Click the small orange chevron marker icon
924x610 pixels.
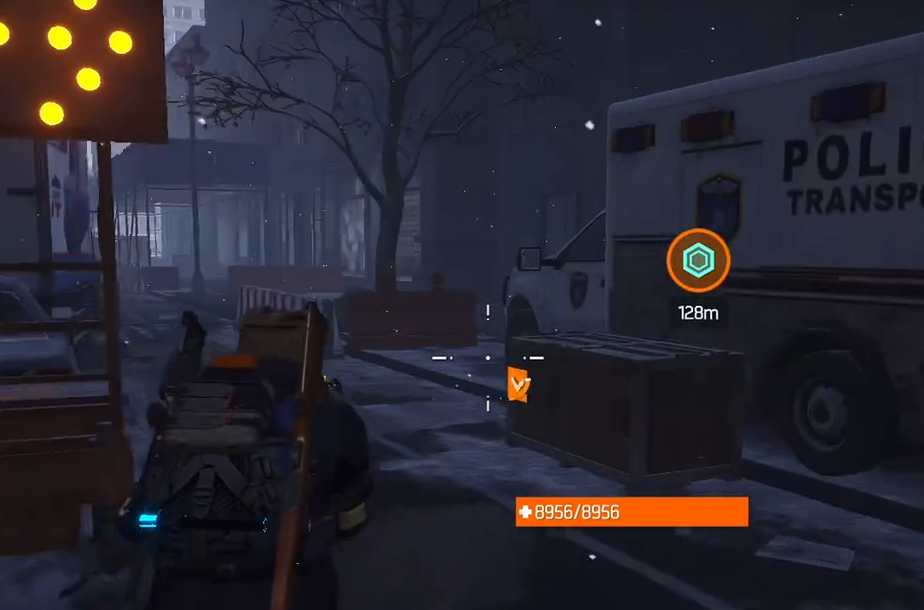[x=518, y=384]
